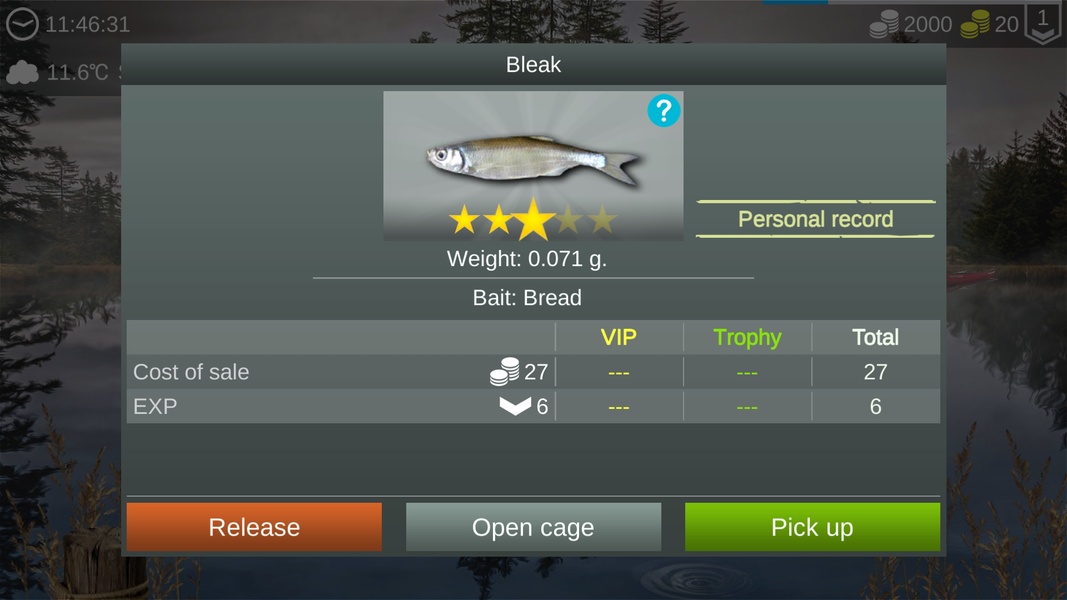Screen dimensions: 1067x600
Task: Release the caught Bleak fish
Action: 254,527
